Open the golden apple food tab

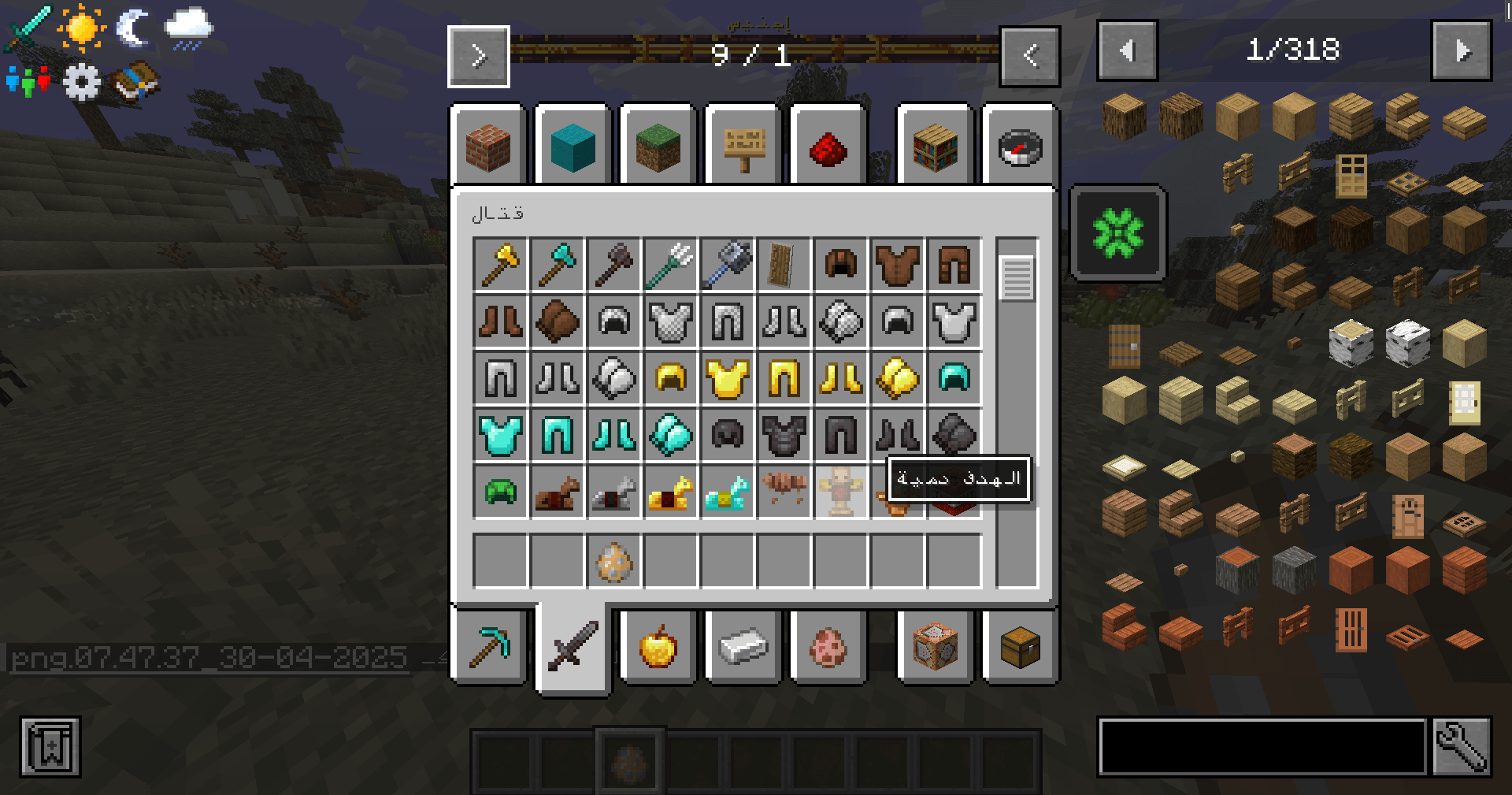pyautogui.click(x=658, y=648)
